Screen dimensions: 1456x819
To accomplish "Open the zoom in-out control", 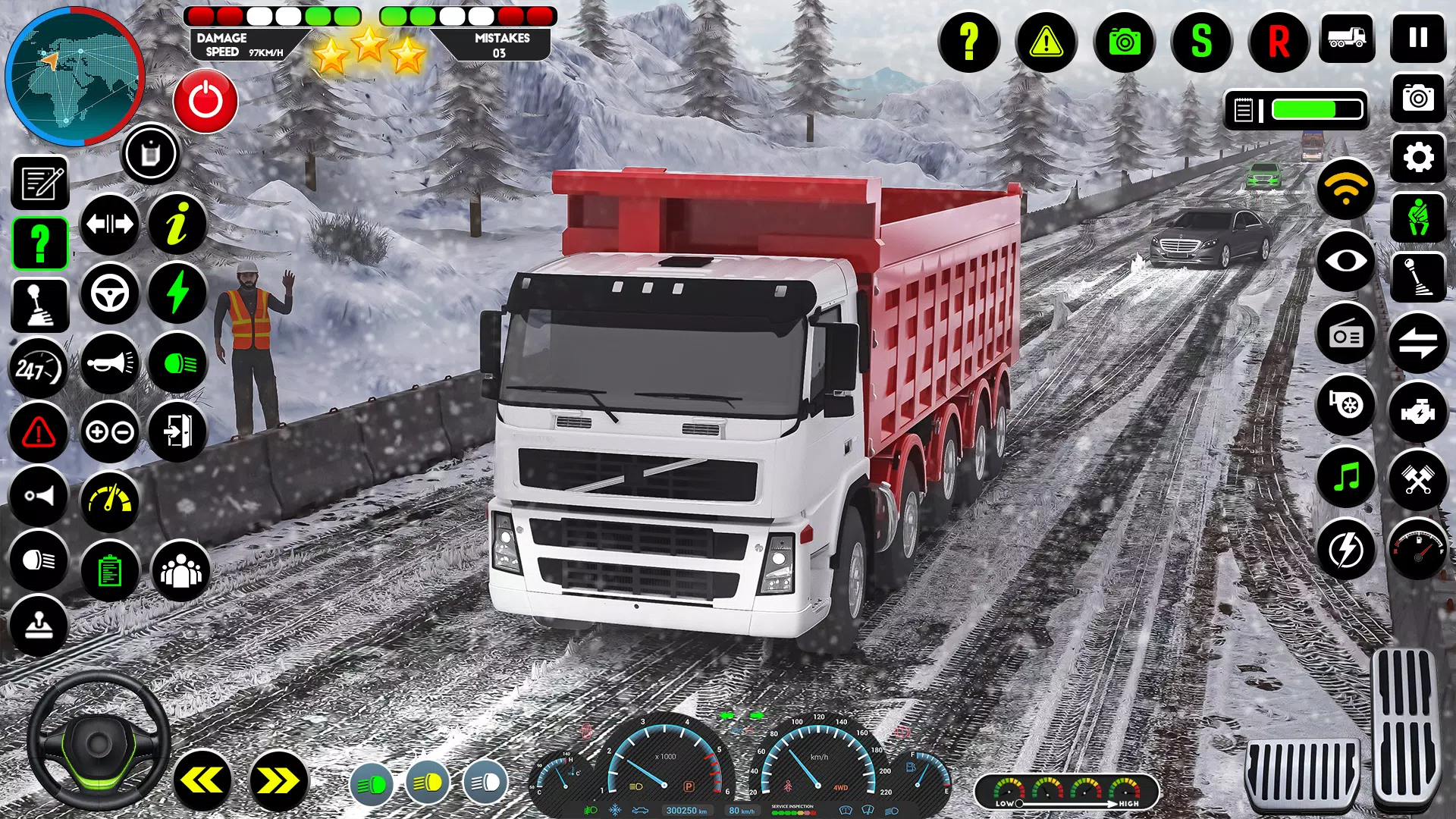I will [109, 432].
